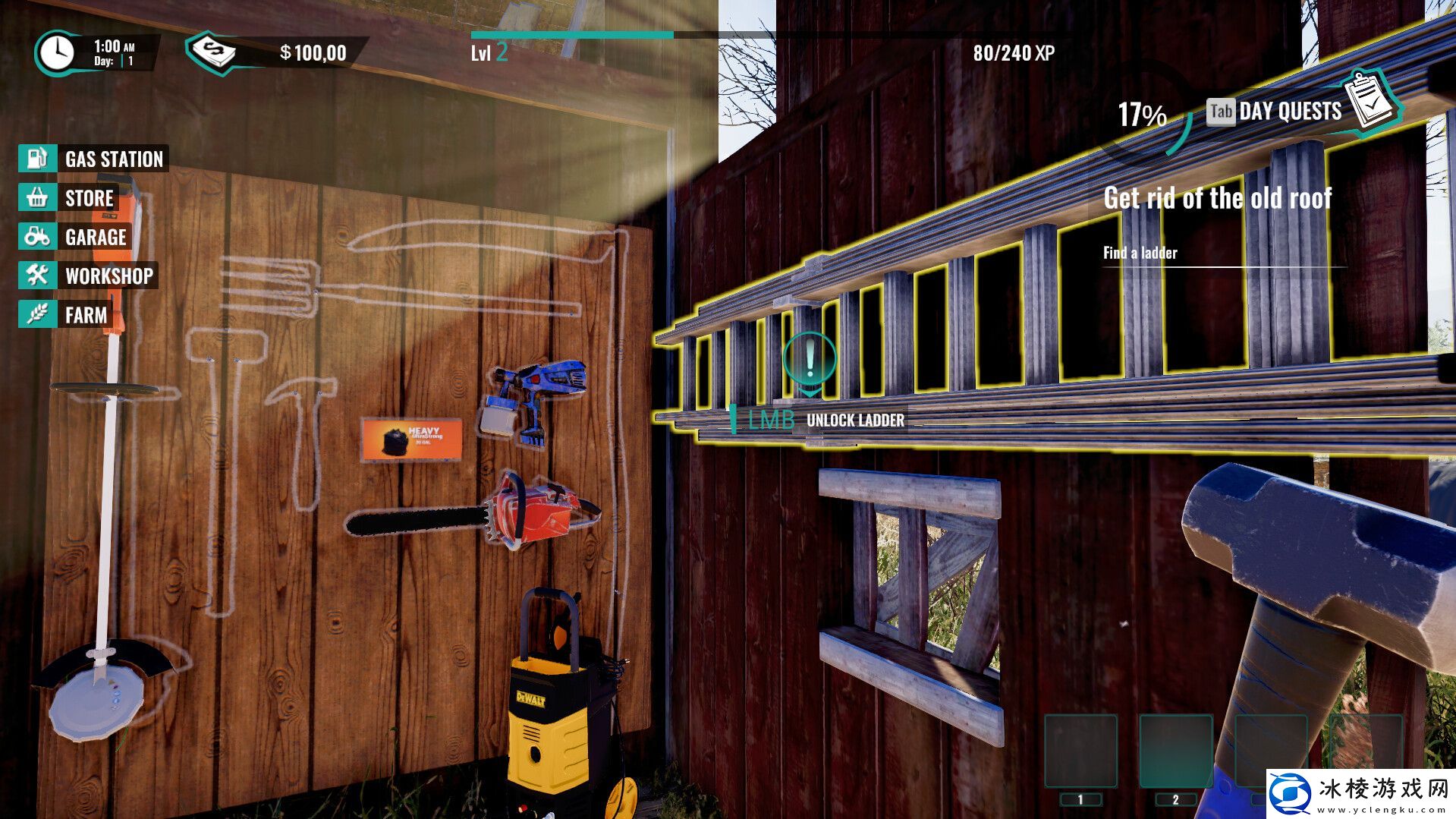
Task: Select hotbar slot number 1
Action: 1080,751
